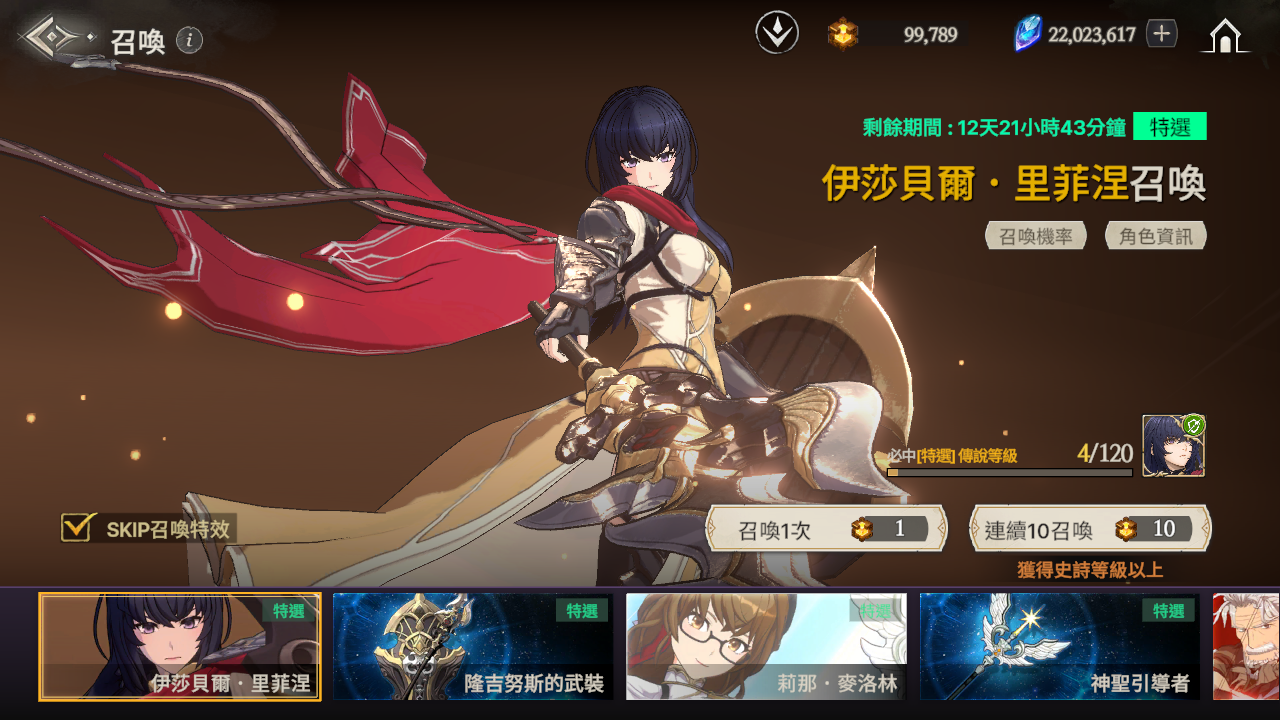Return to the home screen
The image size is (1280, 720).
pyautogui.click(x=1225, y=36)
